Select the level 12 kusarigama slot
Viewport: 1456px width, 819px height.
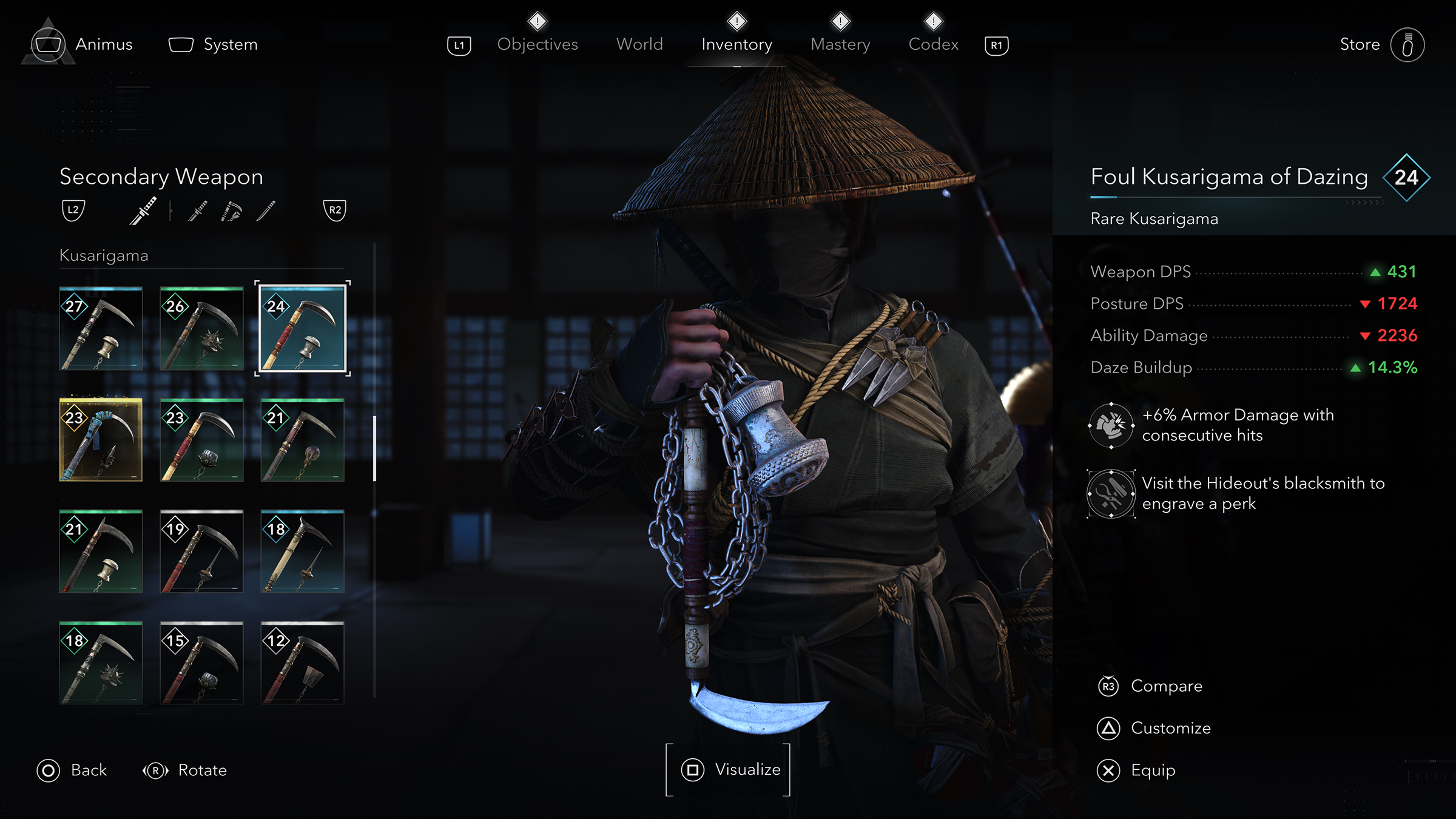pos(302,662)
